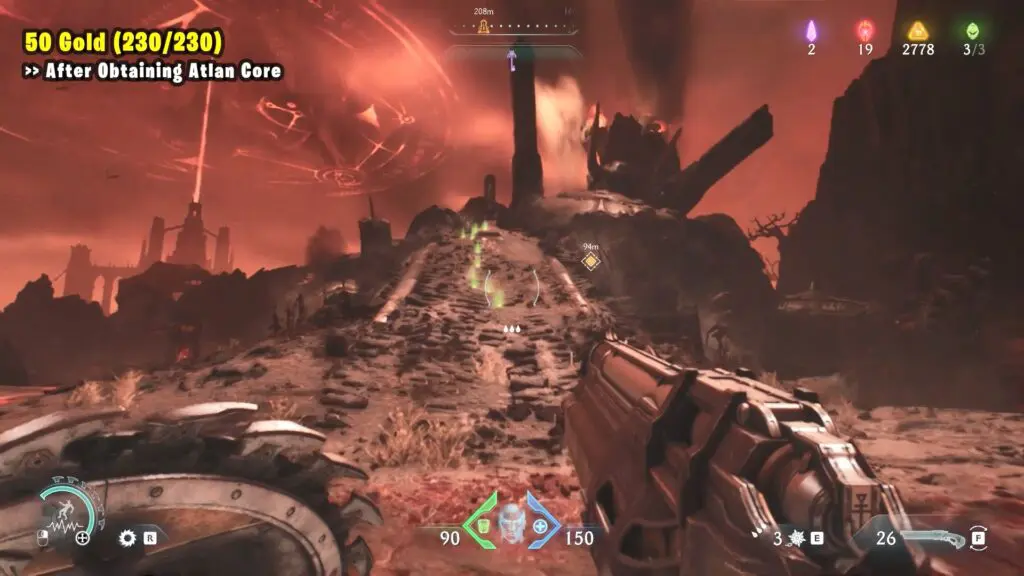Select the green life sigil icon
Image resolution: width=1024 pixels, height=576 pixels.
(971, 30)
